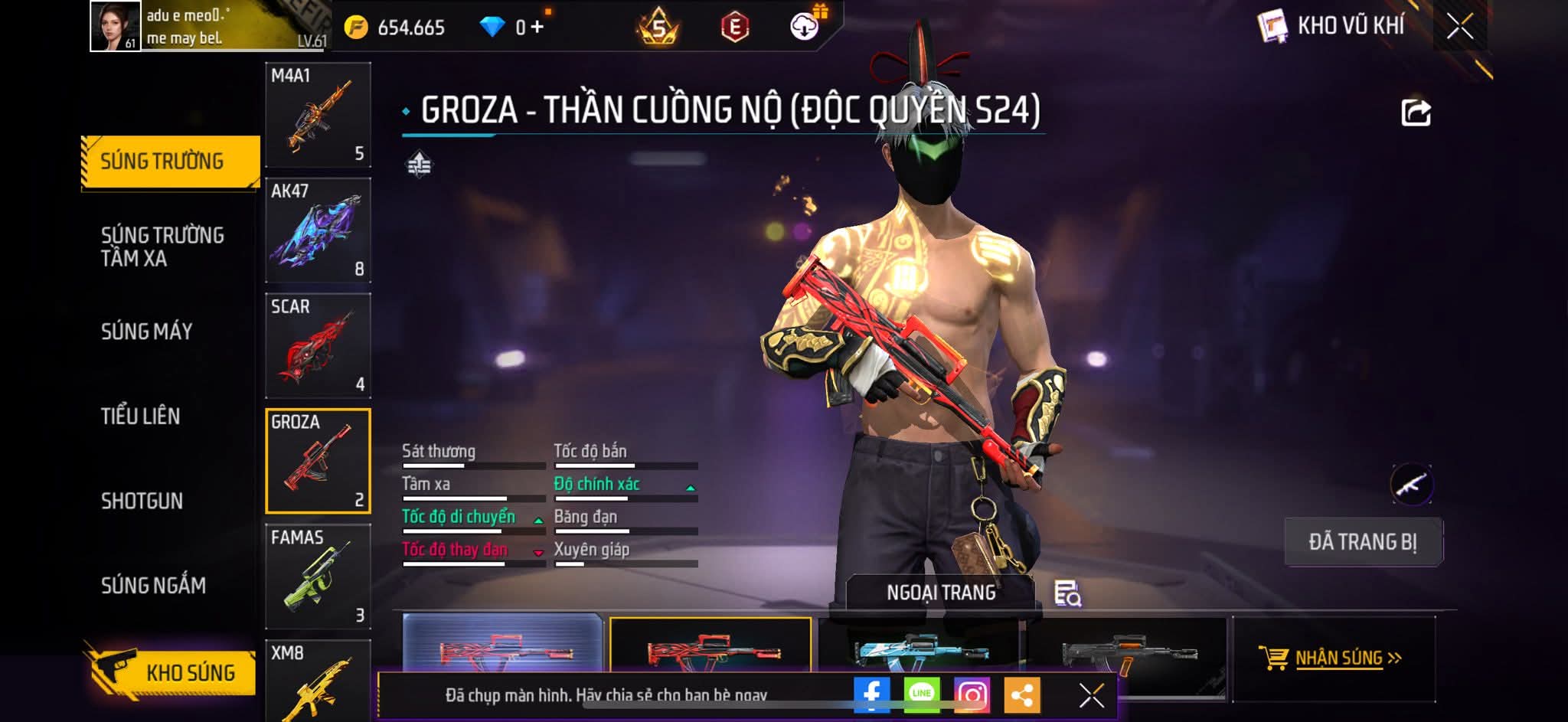This screenshot has width=1568, height=722.
Task: Close the weapon armory screen
Action: click(1459, 27)
